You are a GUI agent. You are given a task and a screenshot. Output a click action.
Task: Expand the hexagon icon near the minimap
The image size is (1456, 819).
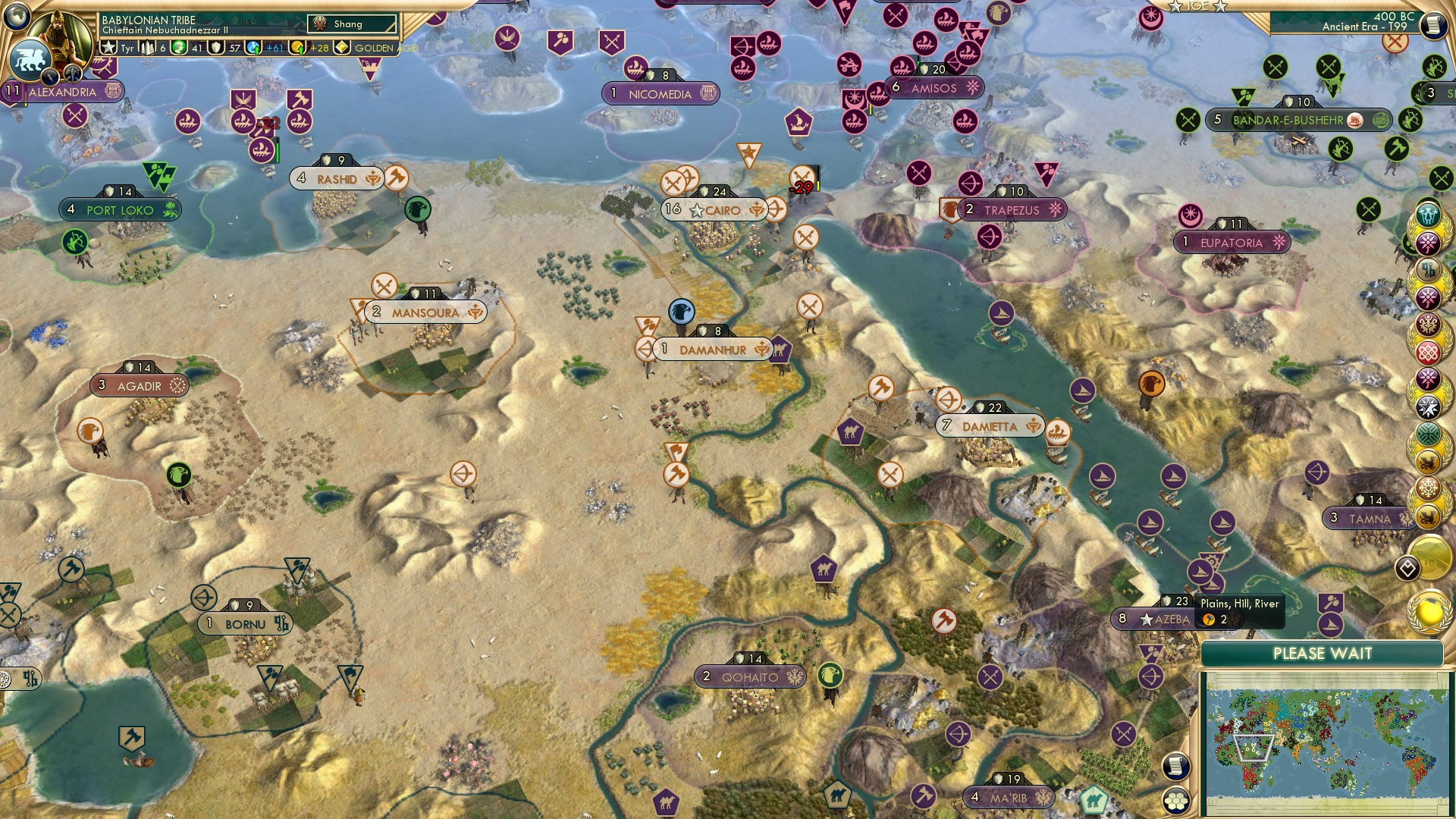pyautogui.click(x=1176, y=802)
